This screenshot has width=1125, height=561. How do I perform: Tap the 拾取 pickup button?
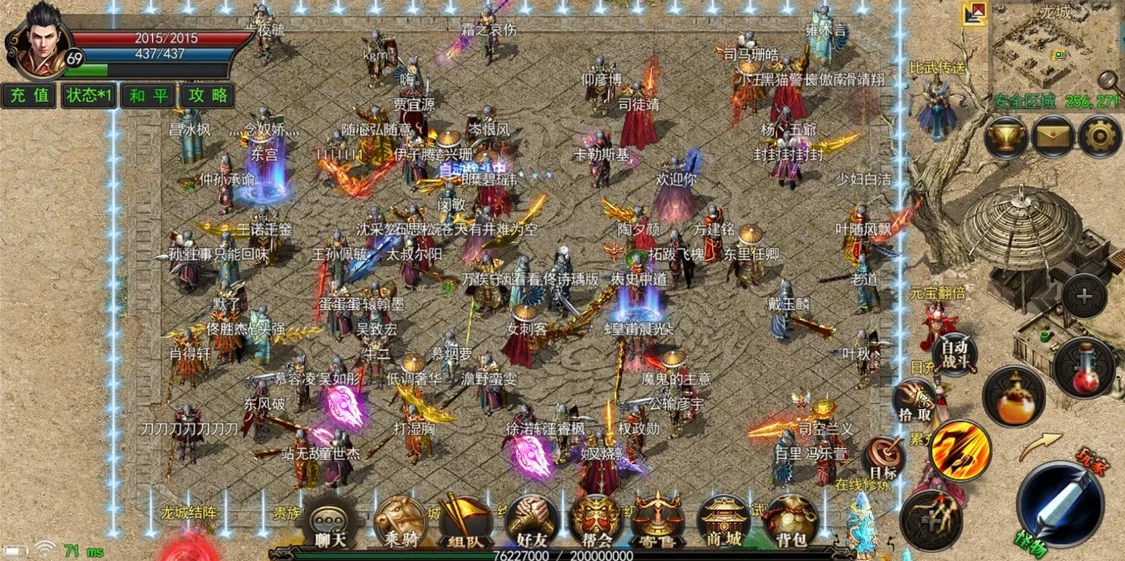tap(913, 400)
